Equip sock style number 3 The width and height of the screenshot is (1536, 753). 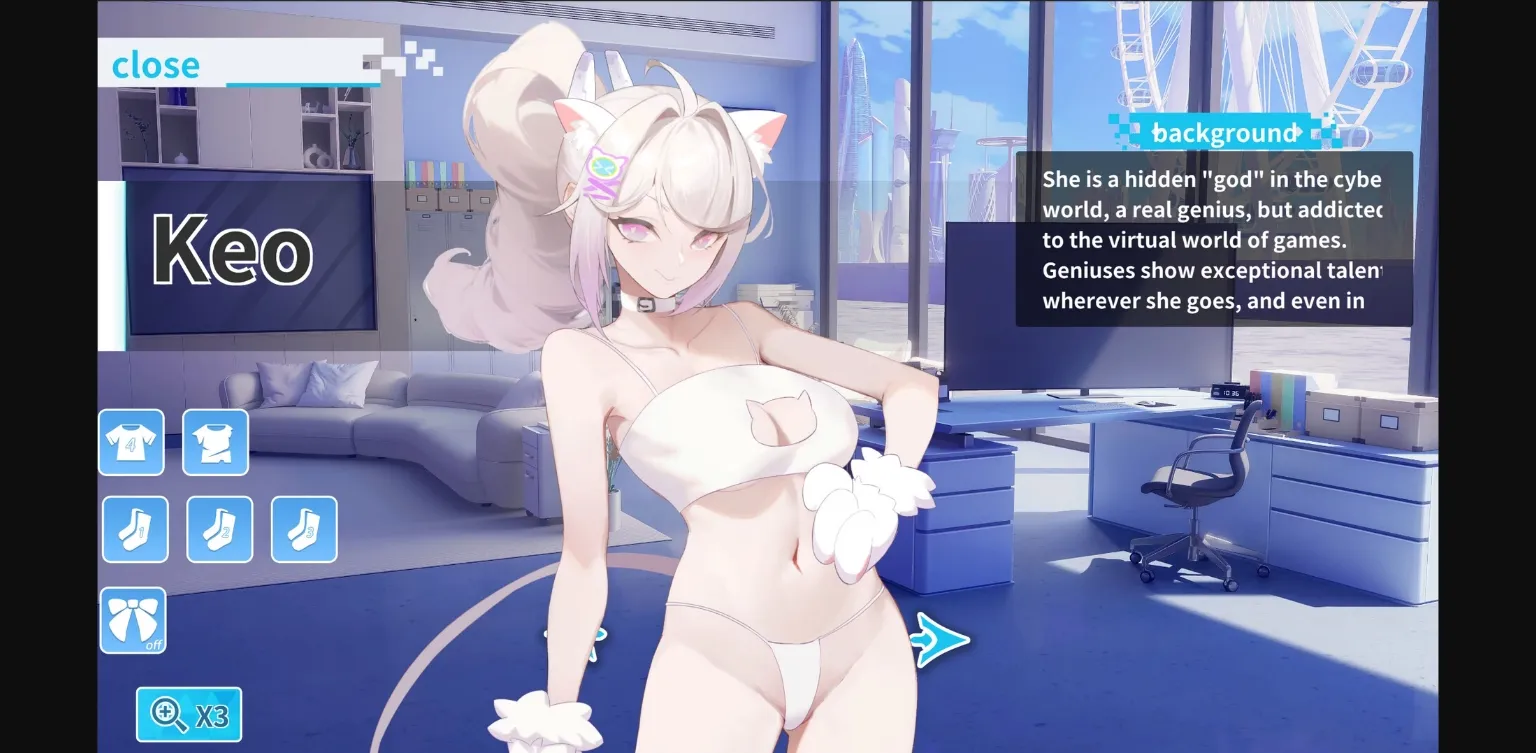(x=304, y=529)
